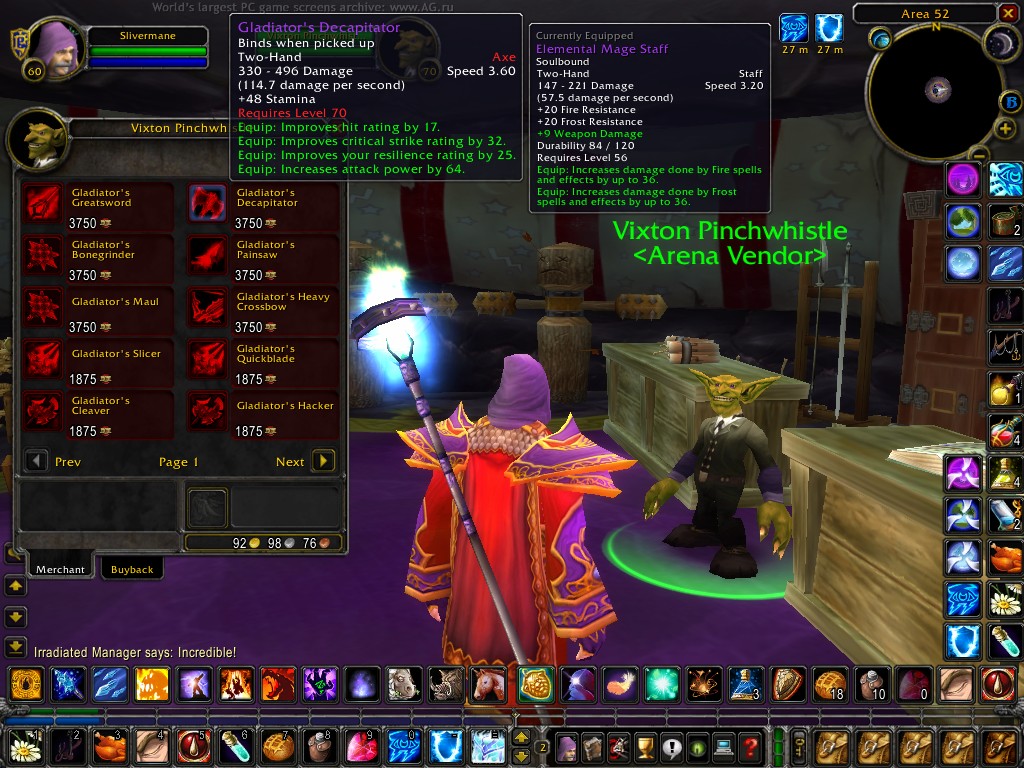Image resolution: width=1024 pixels, height=768 pixels.
Task: Open the character info micro button
Action: pyautogui.click(x=567, y=747)
